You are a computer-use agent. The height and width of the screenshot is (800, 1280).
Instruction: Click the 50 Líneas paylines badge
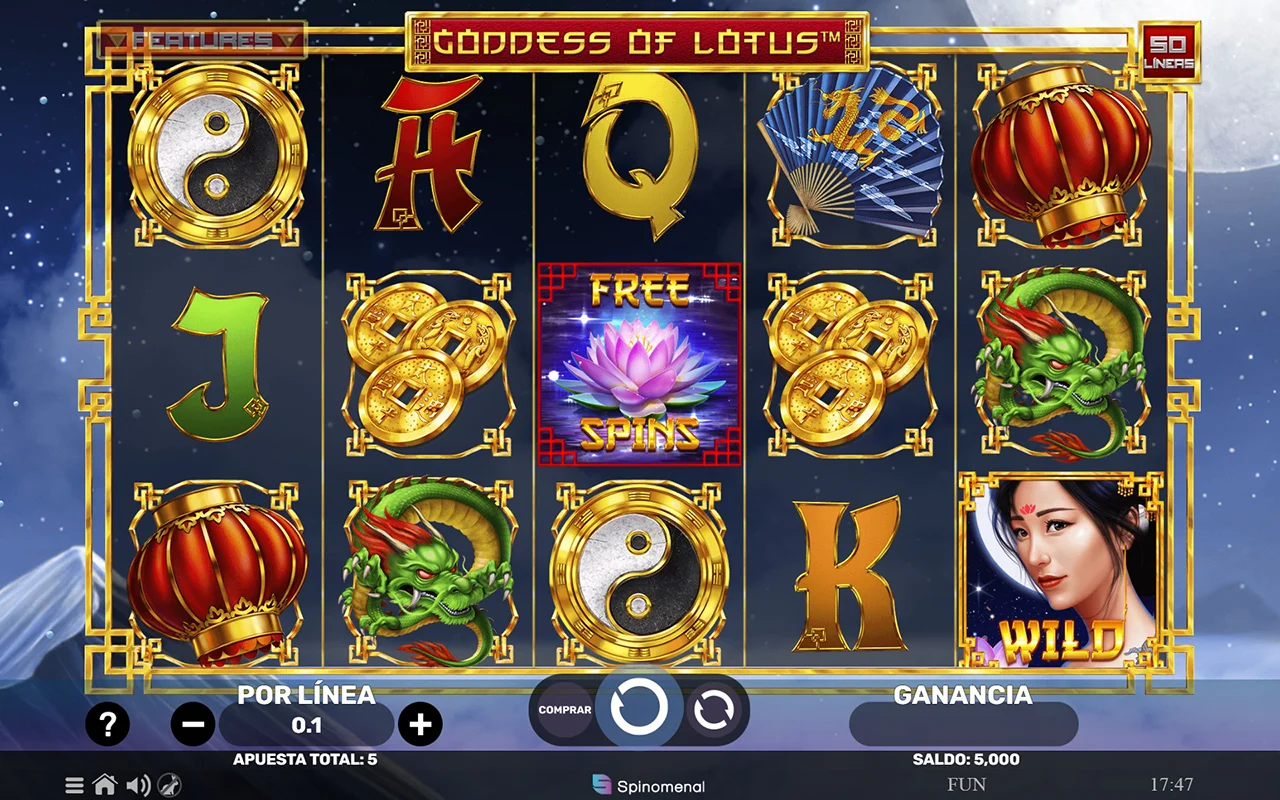[x=1169, y=52]
